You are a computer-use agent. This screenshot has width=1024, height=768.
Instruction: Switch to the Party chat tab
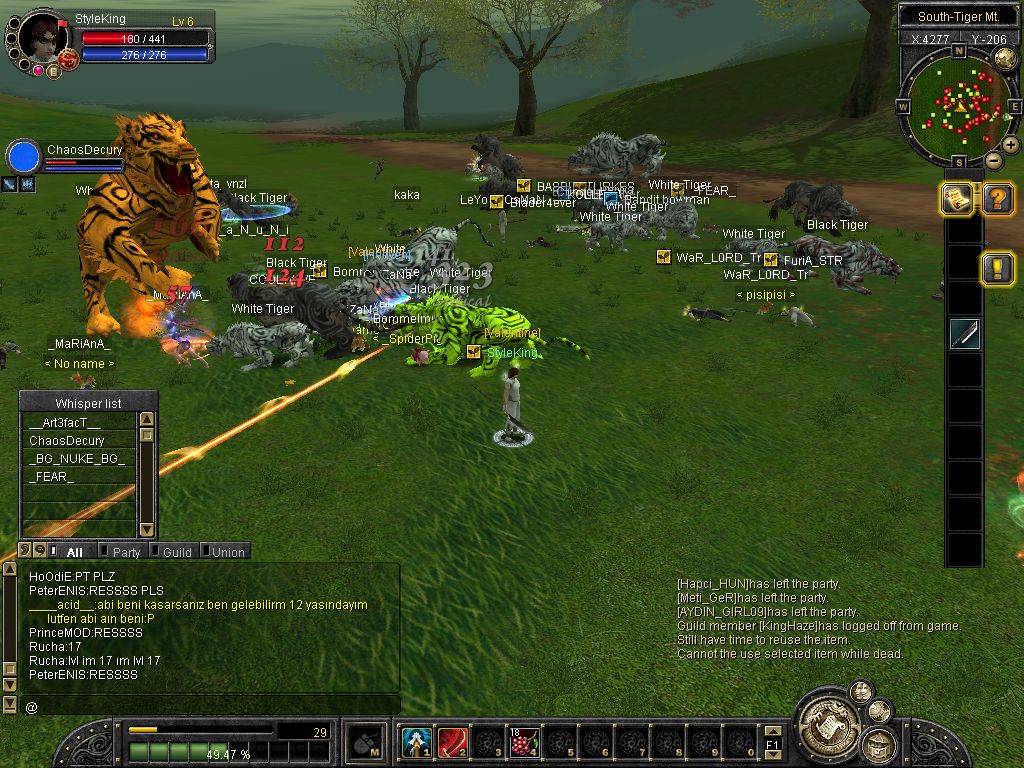point(125,552)
